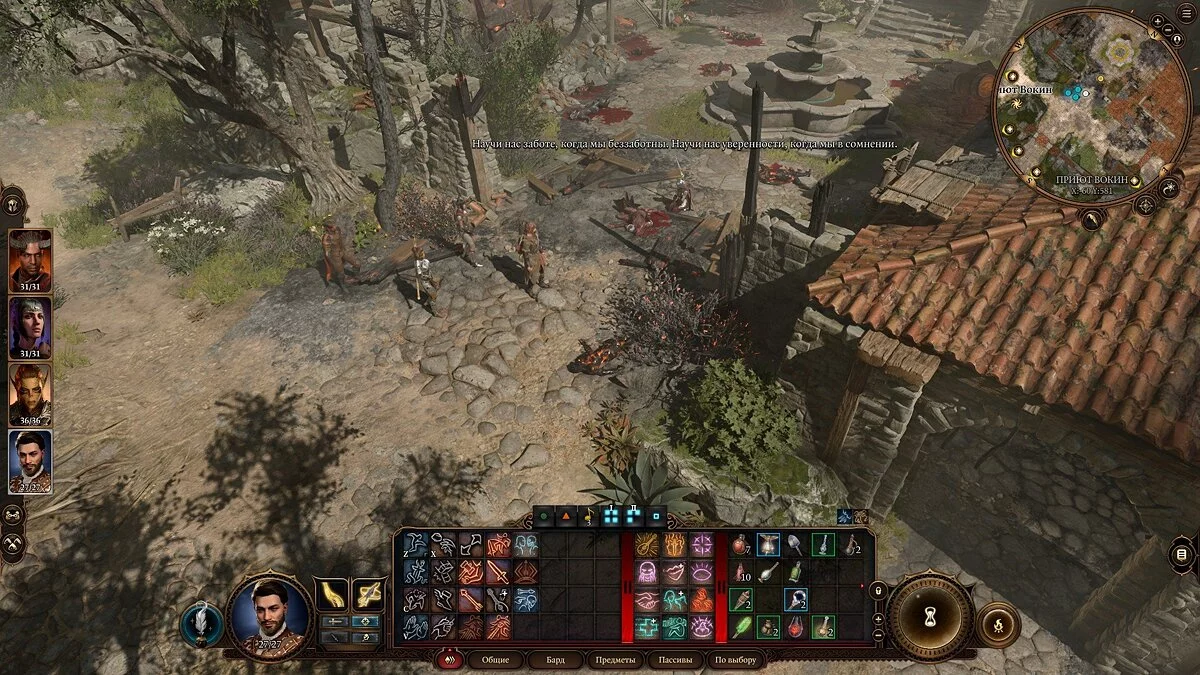Choose the red-skinned character portrait with 36/36
Viewport: 1200px width, 675px height.
pyautogui.click(x=30, y=391)
